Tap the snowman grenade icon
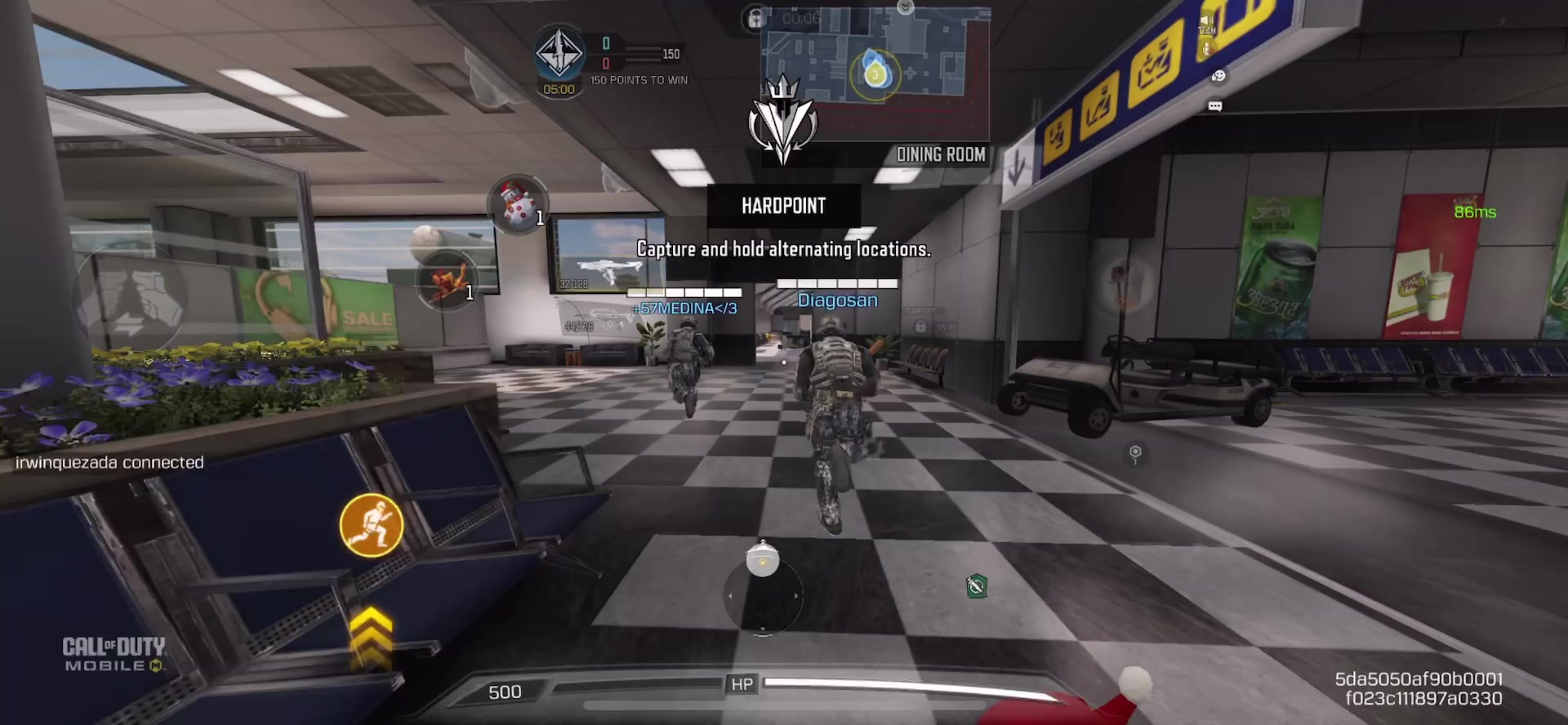Viewport: 1568px width, 725px height. [x=517, y=204]
